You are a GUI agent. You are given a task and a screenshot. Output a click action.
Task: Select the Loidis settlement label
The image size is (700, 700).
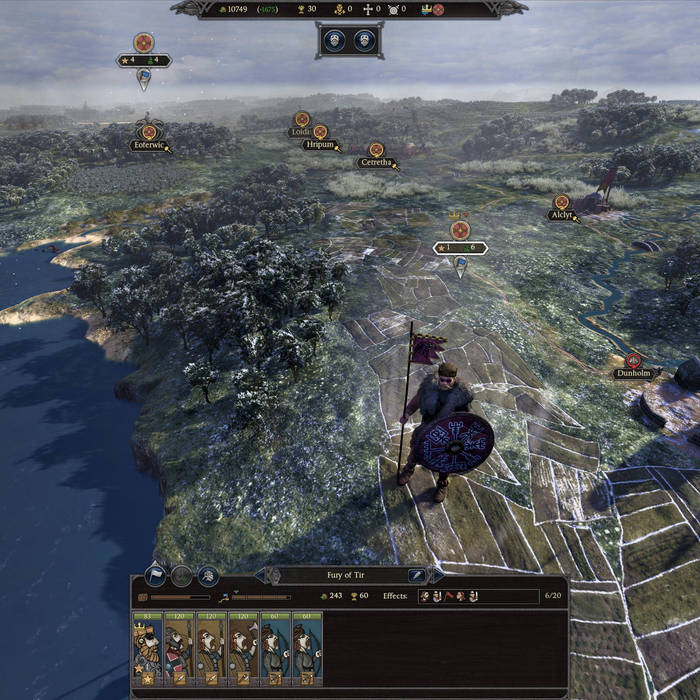click(x=301, y=131)
